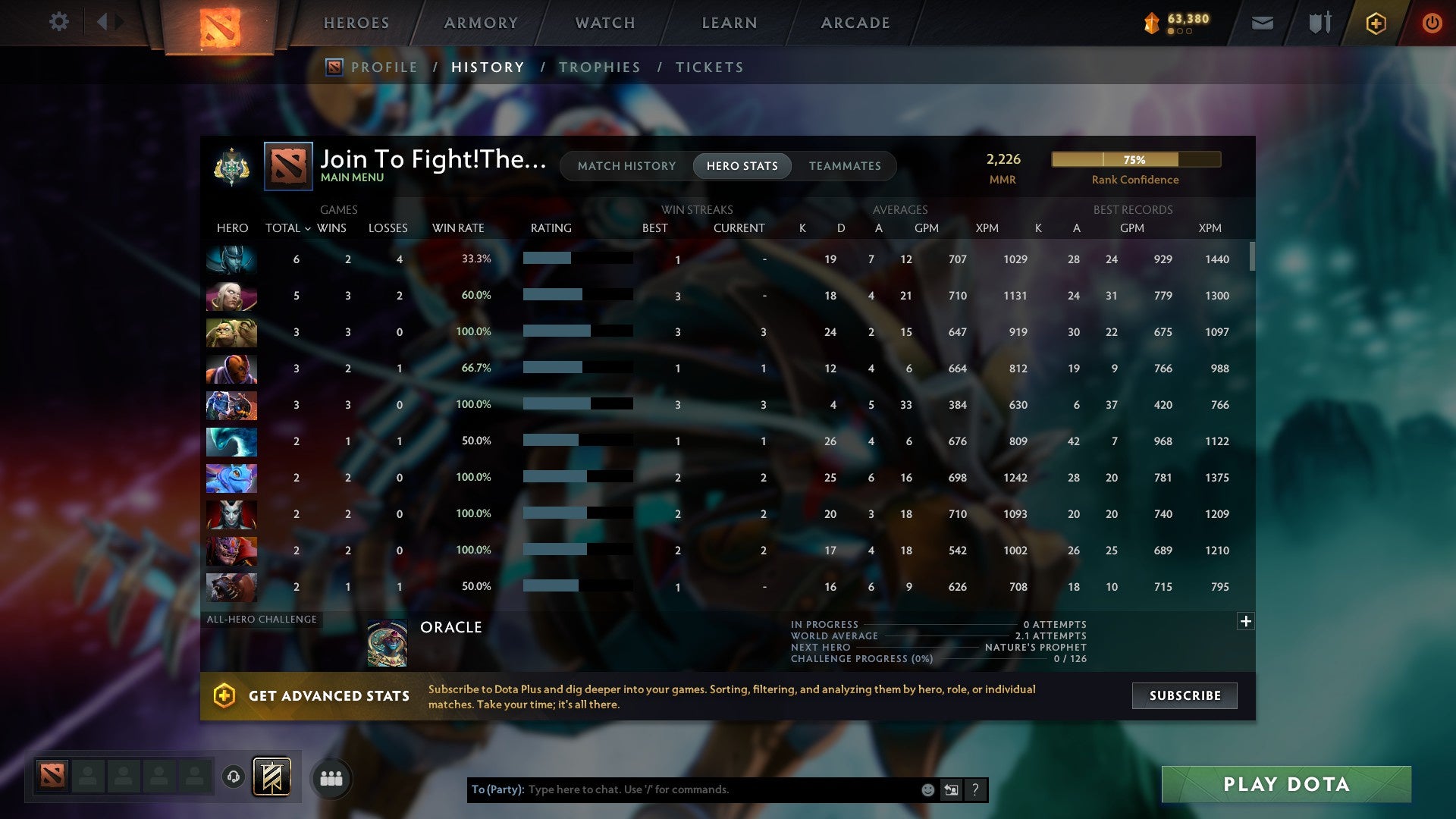
Task: Open the chat wheel icon beside chat box
Action: pyautogui.click(x=951, y=789)
